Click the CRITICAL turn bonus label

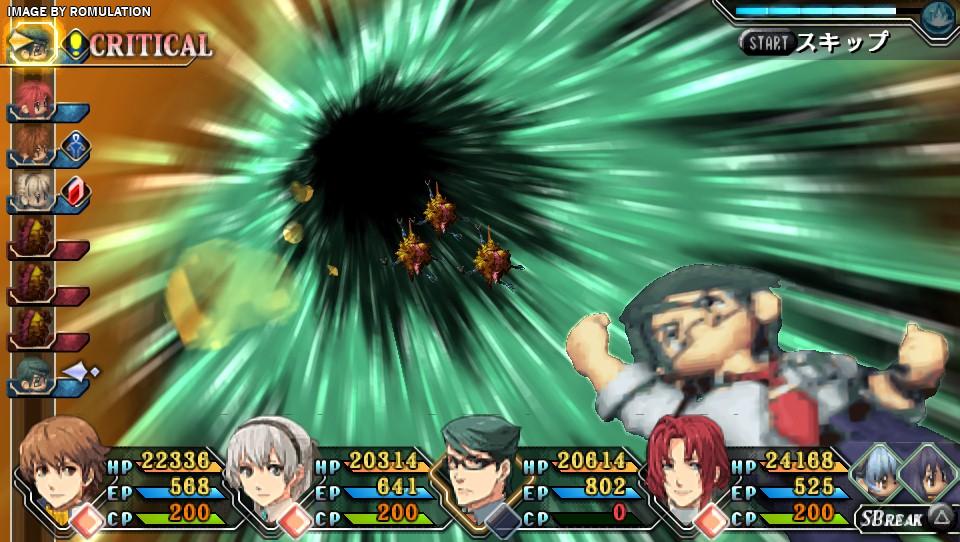coord(150,45)
